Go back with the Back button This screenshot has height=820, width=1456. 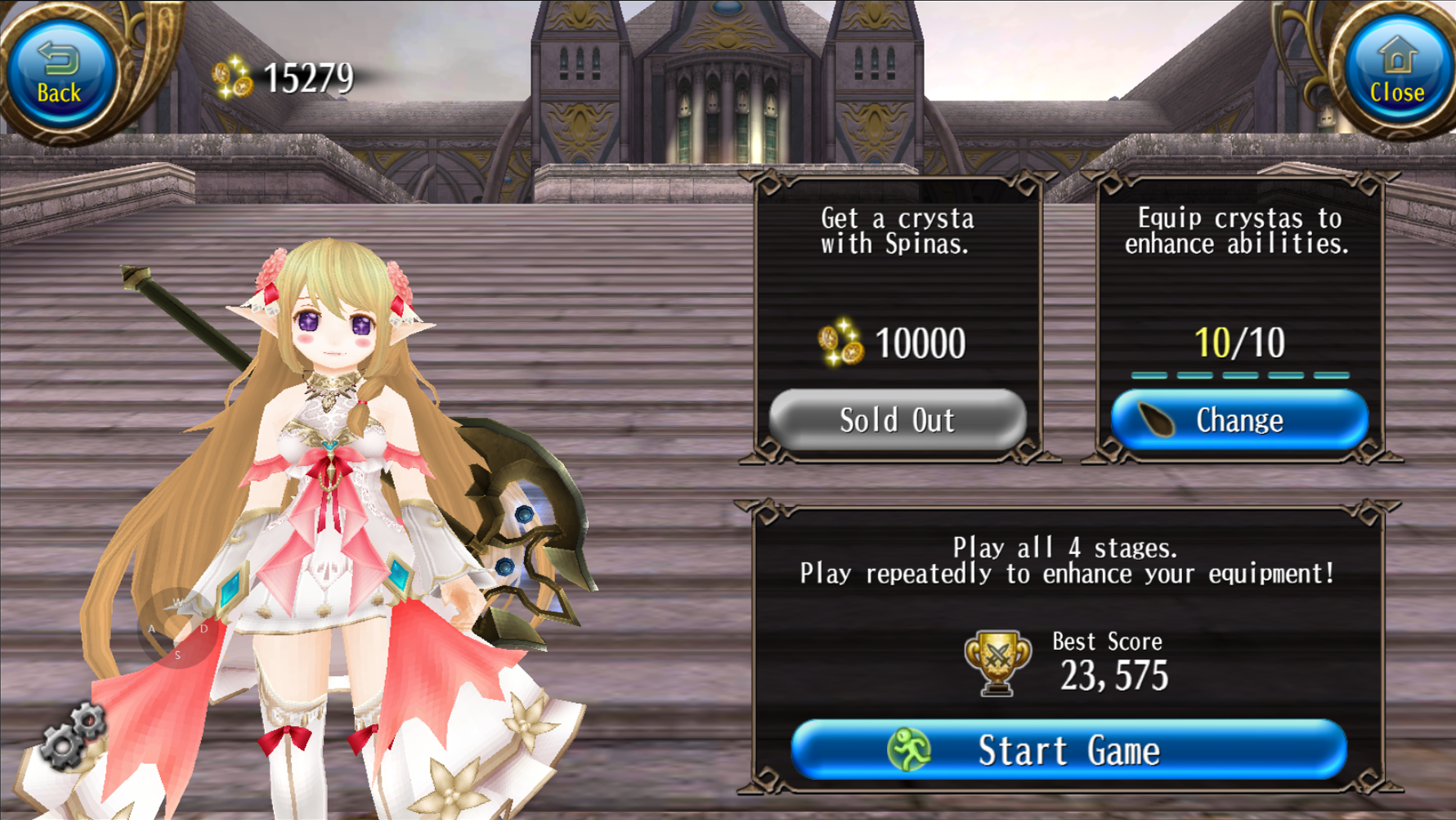click(60, 74)
